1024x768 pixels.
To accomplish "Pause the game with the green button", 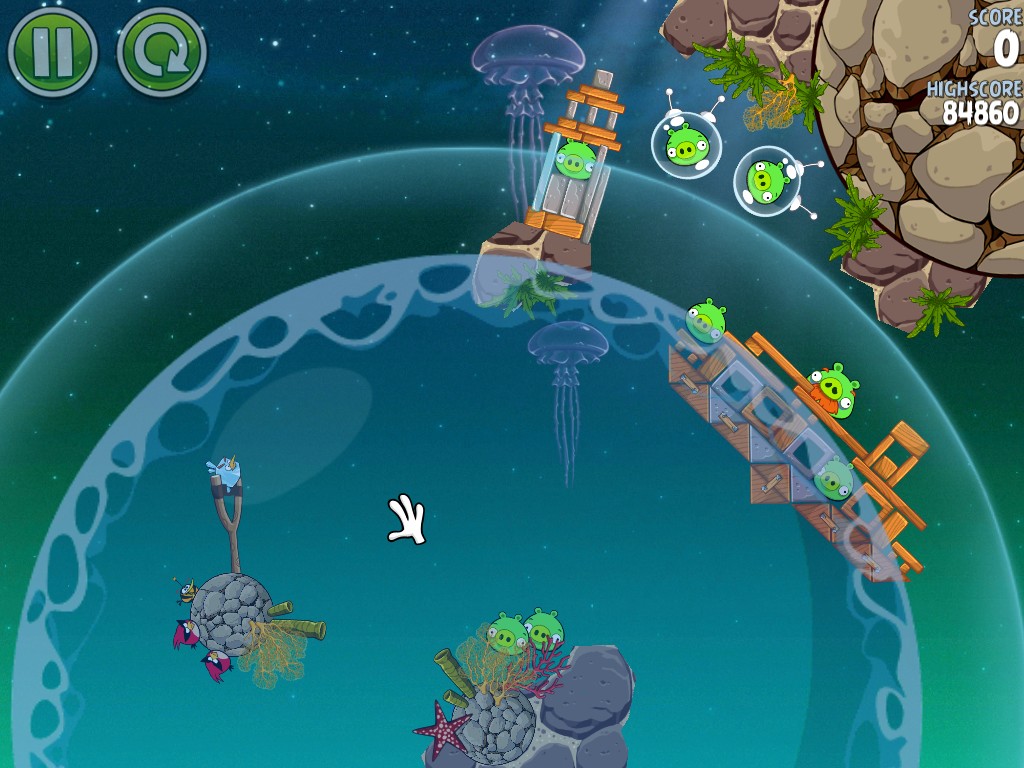I will coord(52,51).
